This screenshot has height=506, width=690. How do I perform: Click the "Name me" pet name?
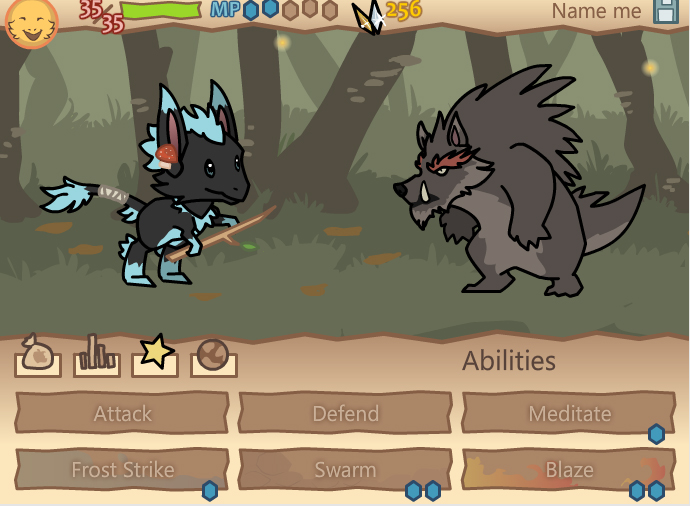click(x=596, y=12)
